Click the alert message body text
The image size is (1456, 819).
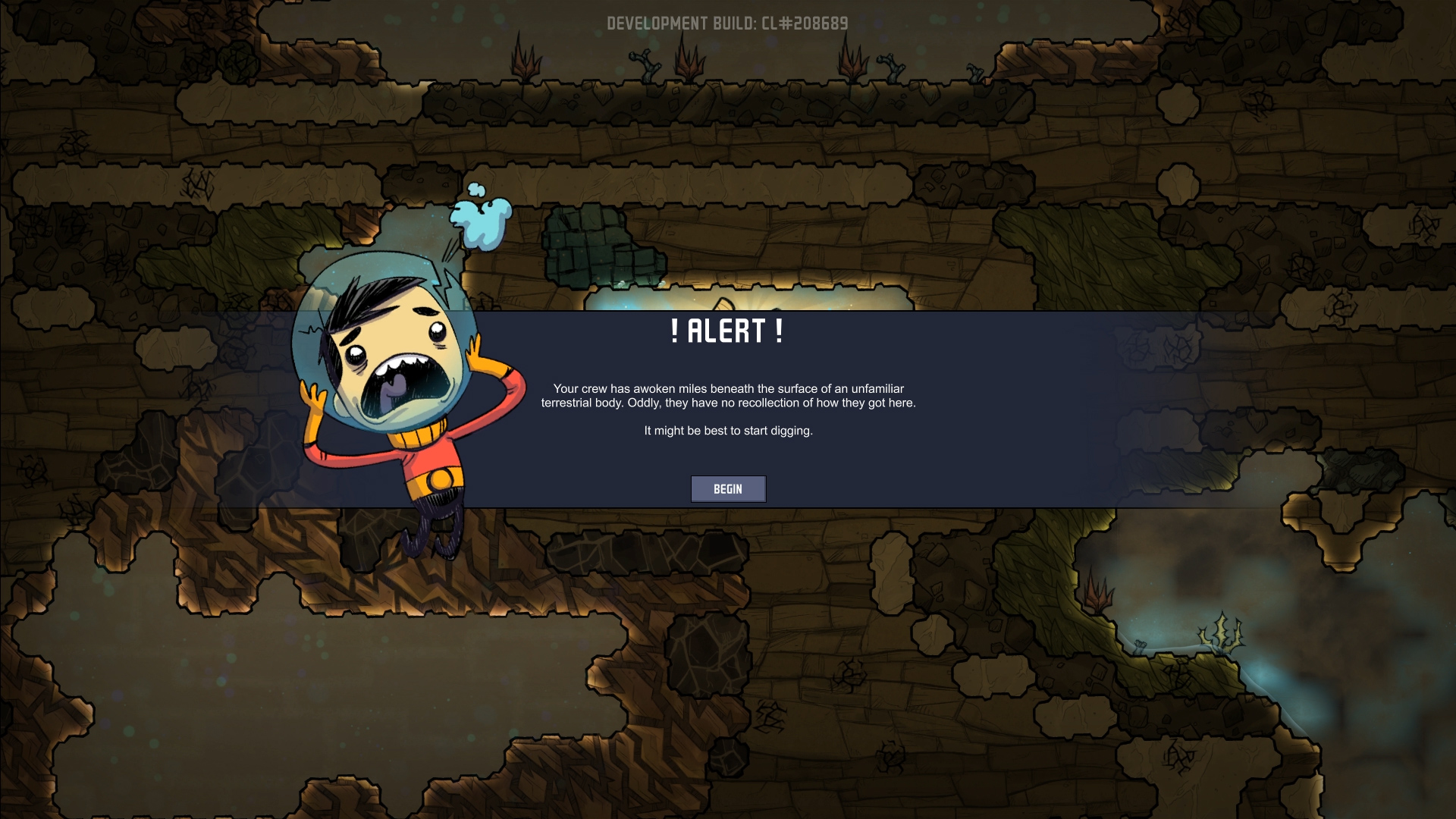pyautogui.click(x=728, y=395)
